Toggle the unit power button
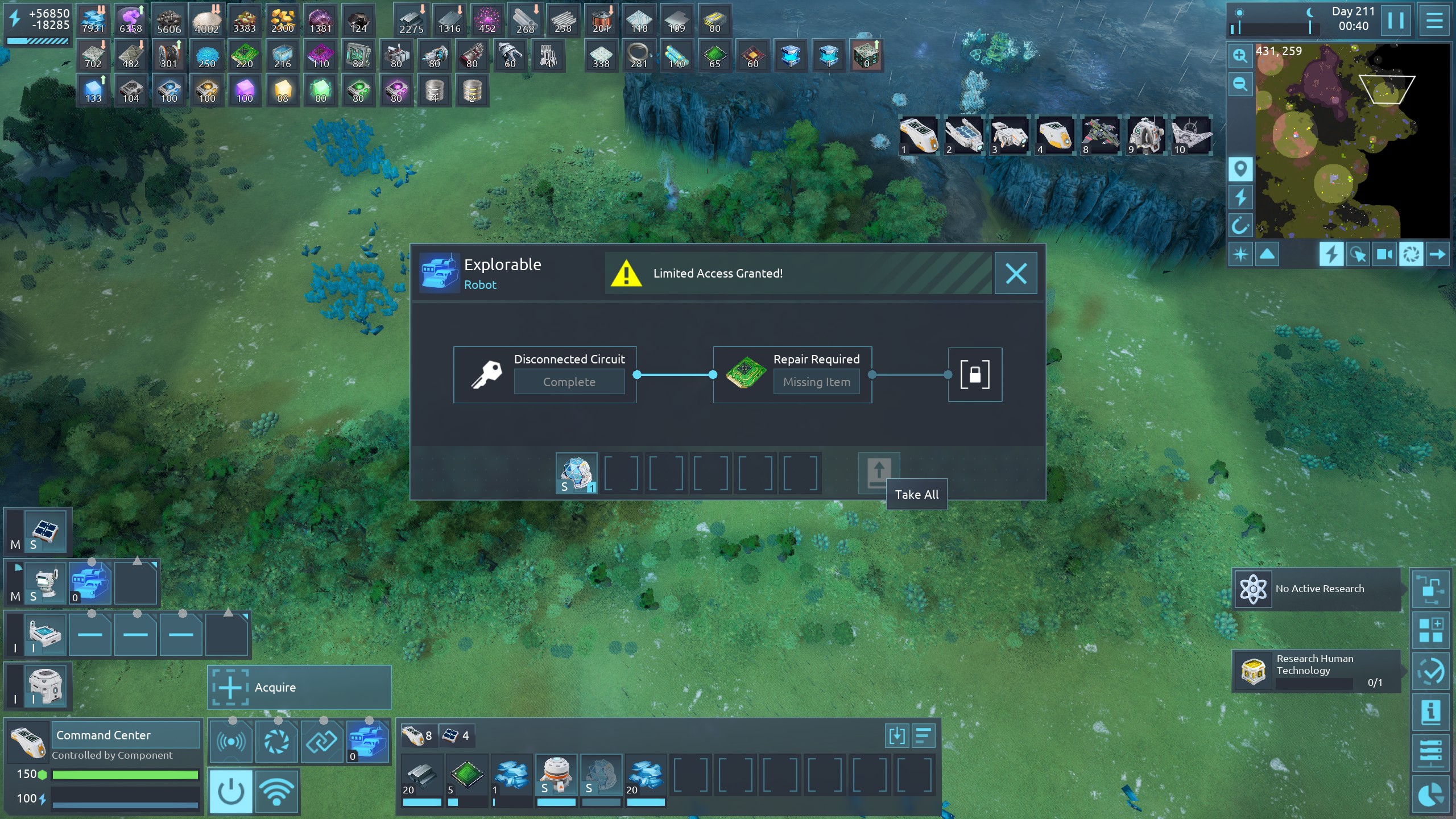Viewport: 1456px width, 819px height. pos(231,791)
